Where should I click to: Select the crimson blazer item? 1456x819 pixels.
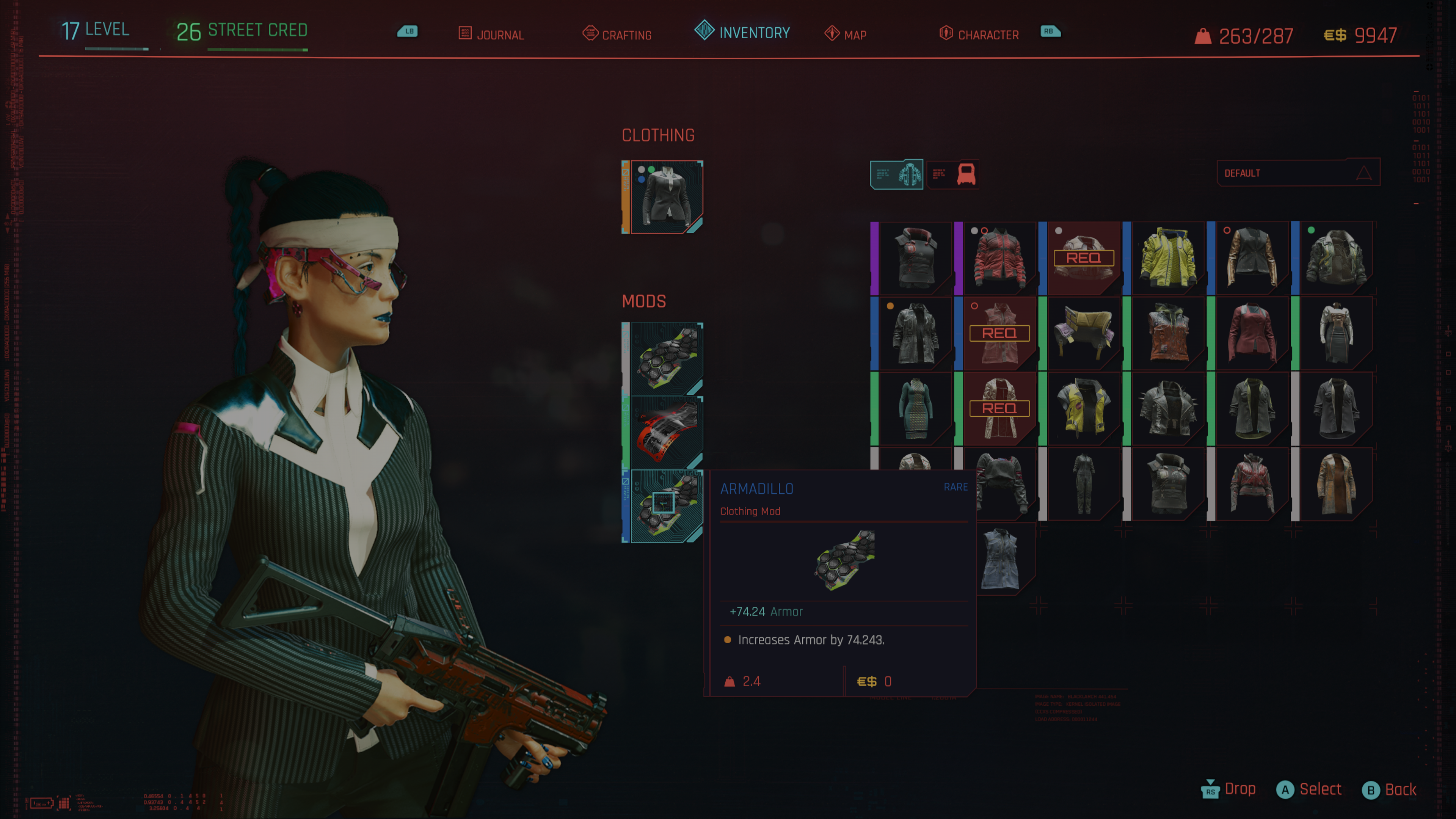[x=1252, y=334]
